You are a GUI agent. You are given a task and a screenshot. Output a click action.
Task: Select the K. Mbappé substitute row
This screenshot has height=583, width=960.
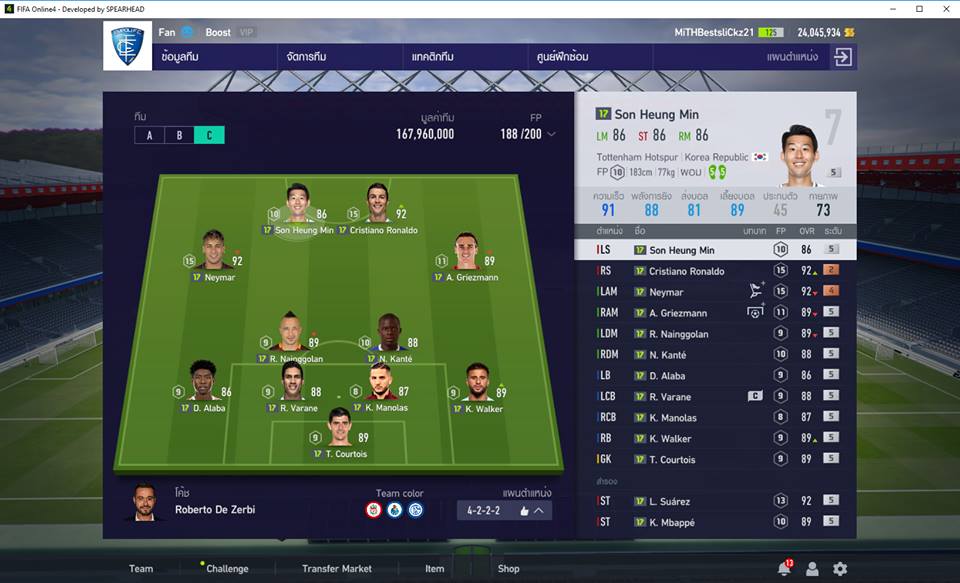click(x=714, y=522)
